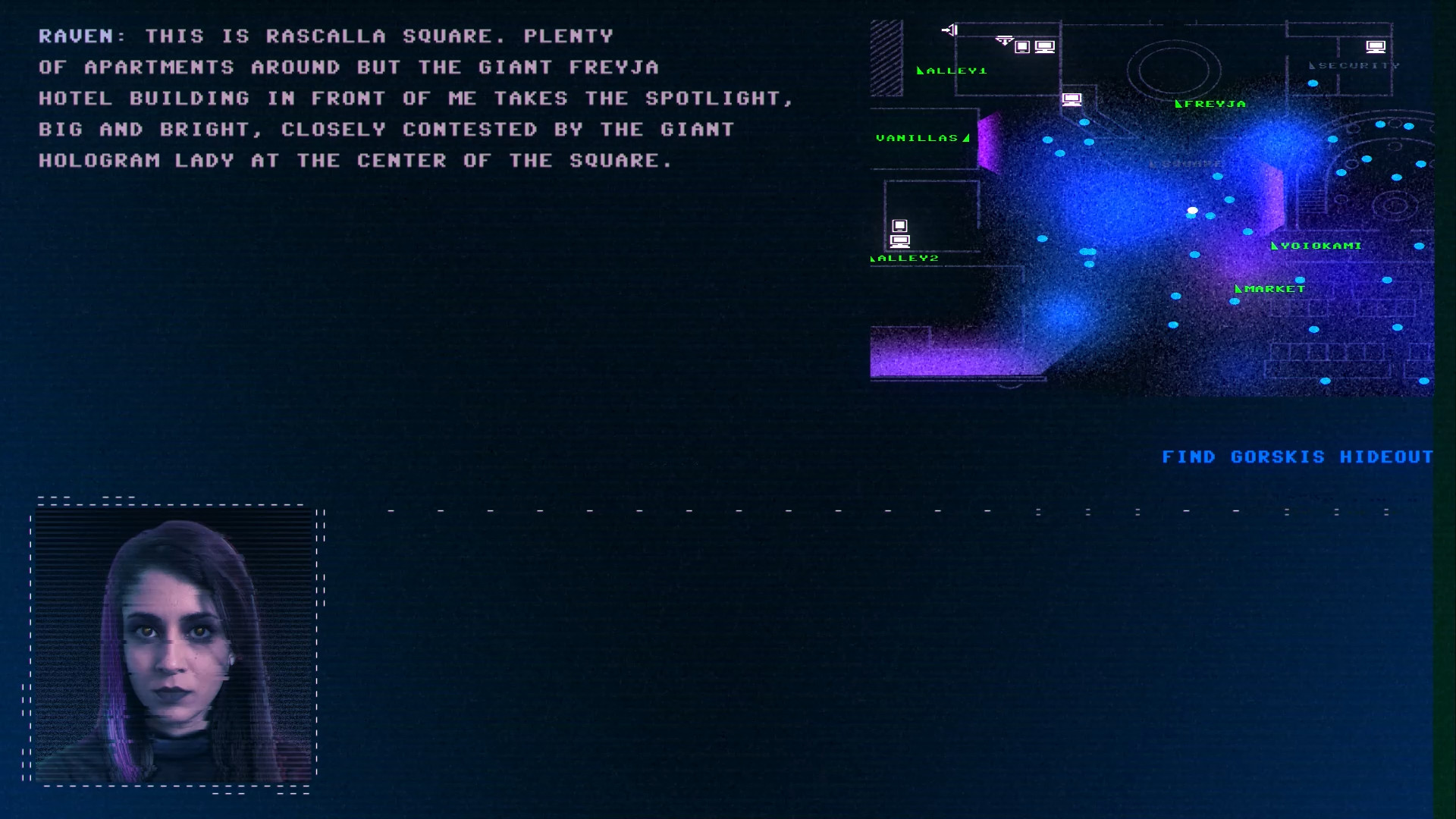Click the computer terminal icon near ALLEY2

pyautogui.click(x=900, y=242)
